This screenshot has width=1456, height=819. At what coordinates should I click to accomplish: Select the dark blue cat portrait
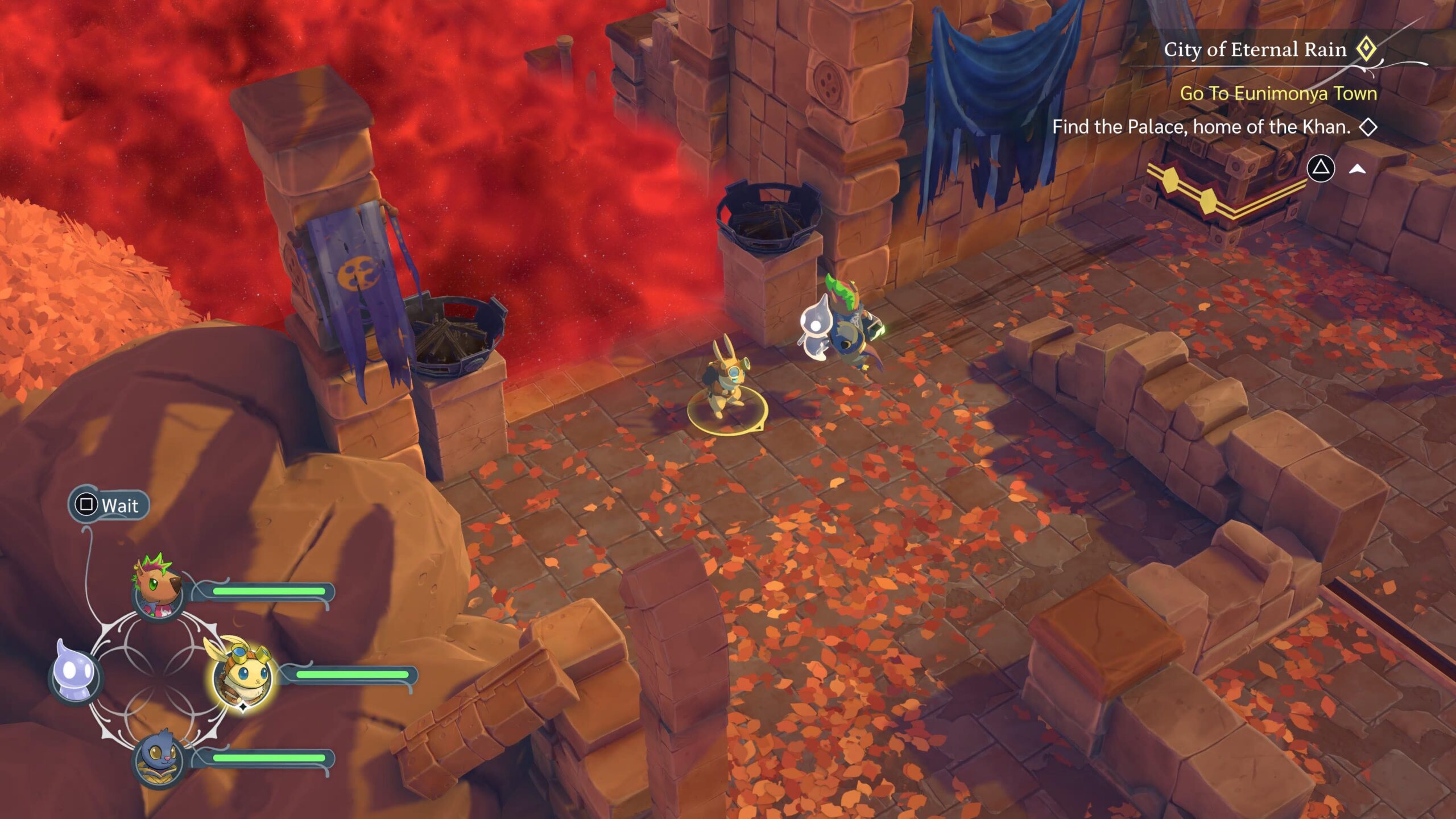click(x=158, y=758)
